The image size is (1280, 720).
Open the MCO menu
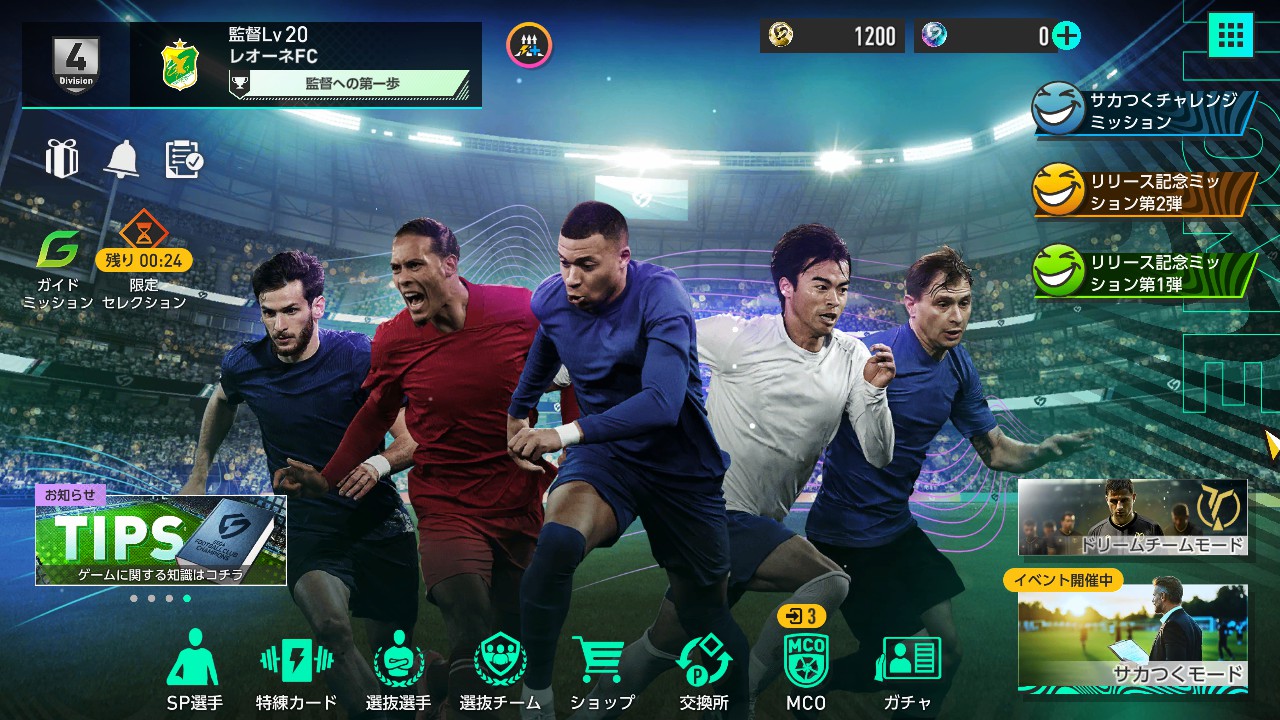806,668
